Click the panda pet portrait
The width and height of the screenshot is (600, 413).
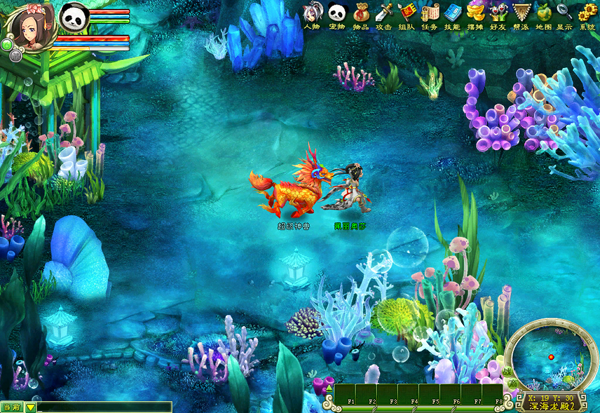click(75, 17)
